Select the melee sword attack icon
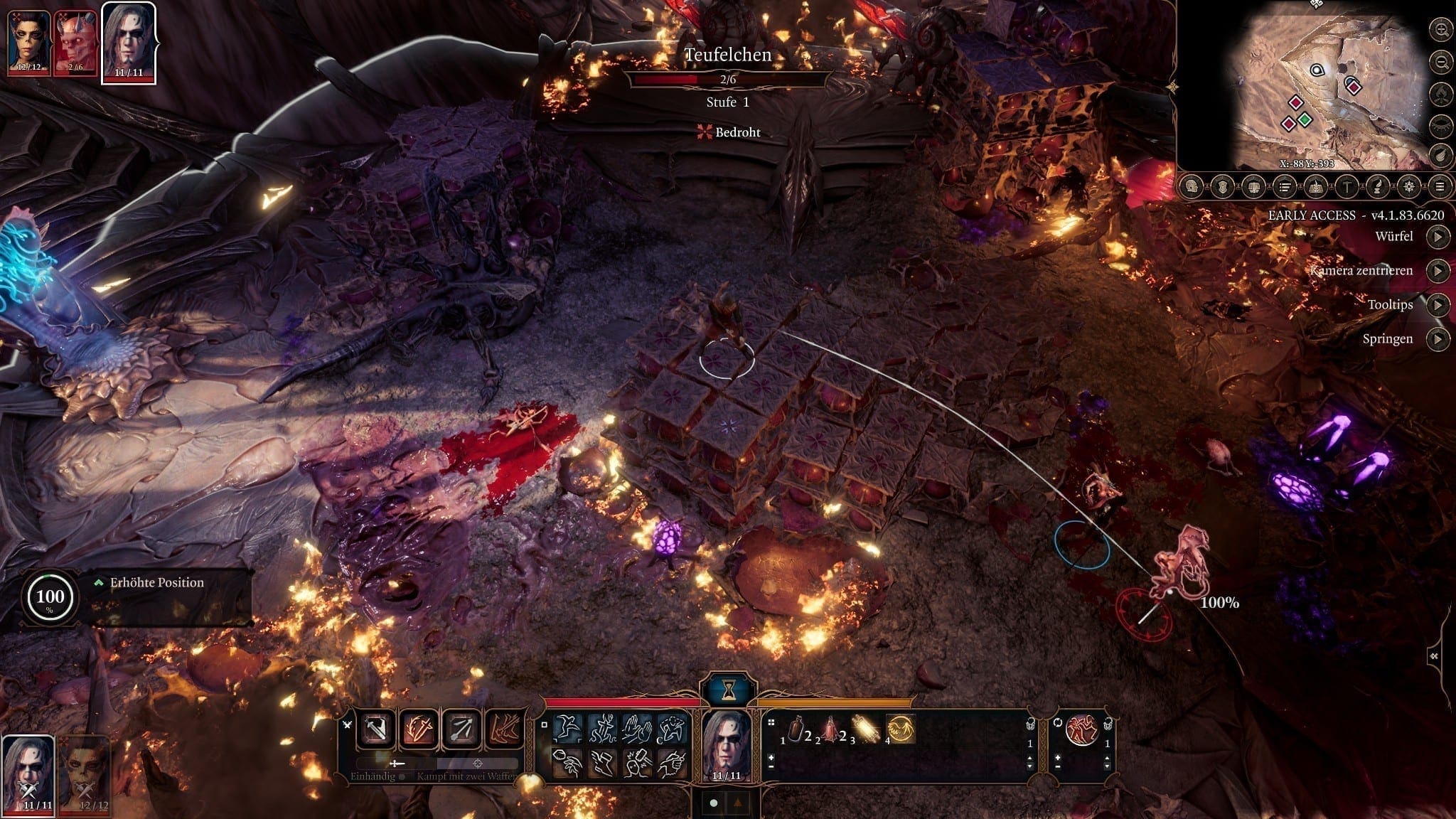The width and height of the screenshot is (1456, 819). click(x=375, y=730)
